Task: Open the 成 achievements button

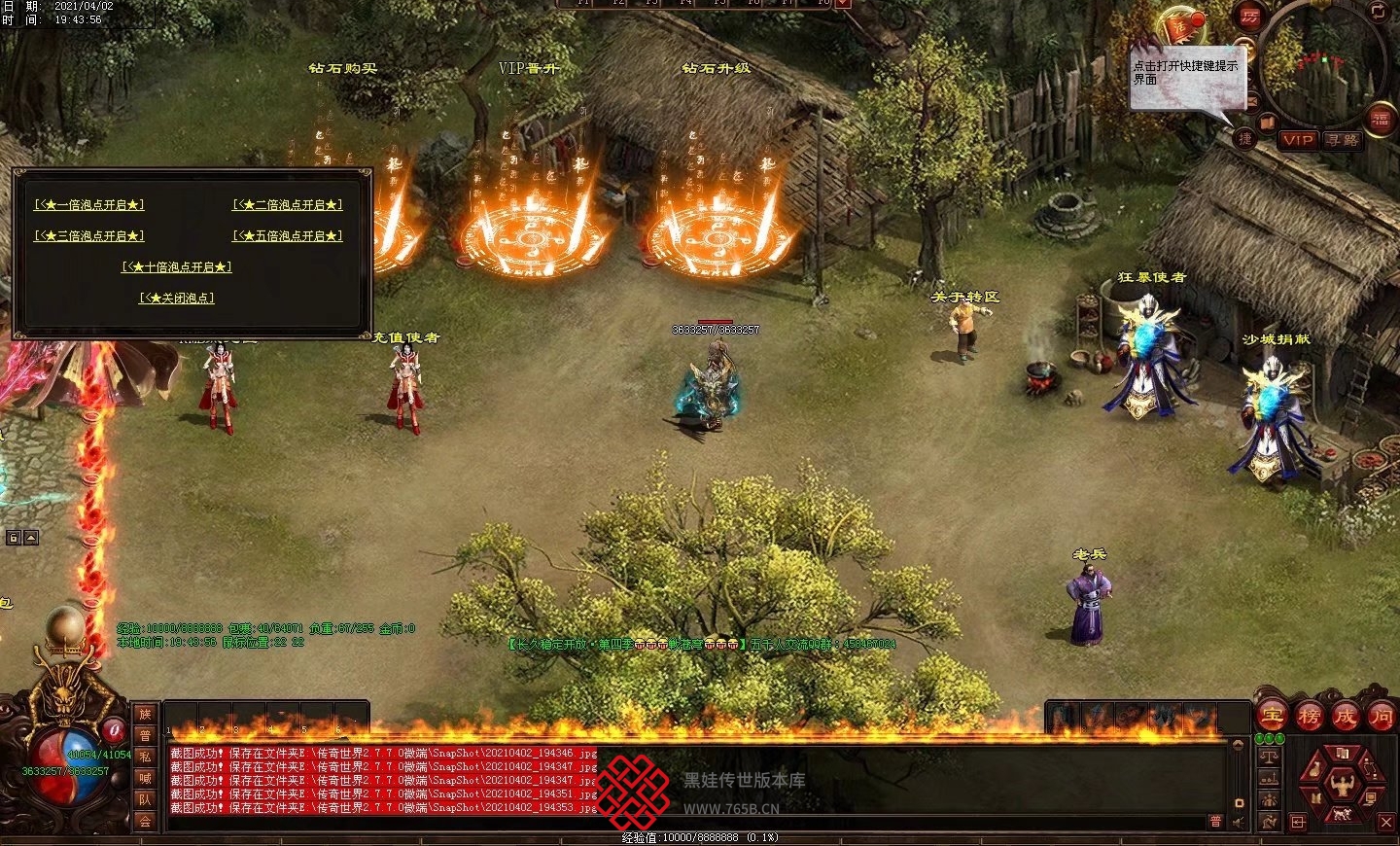Action: [1345, 717]
